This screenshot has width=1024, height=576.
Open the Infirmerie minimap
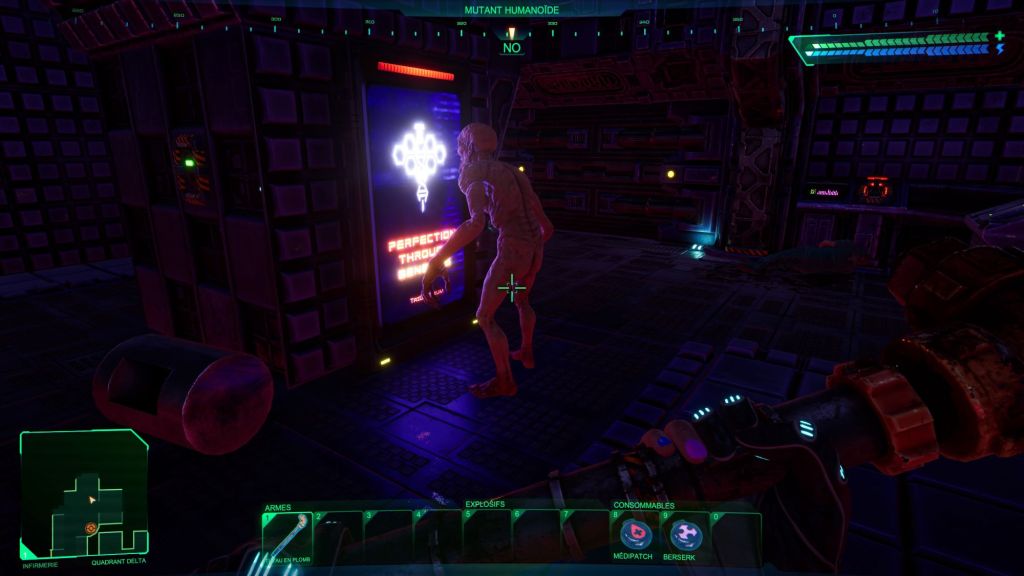[x=84, y=494]
